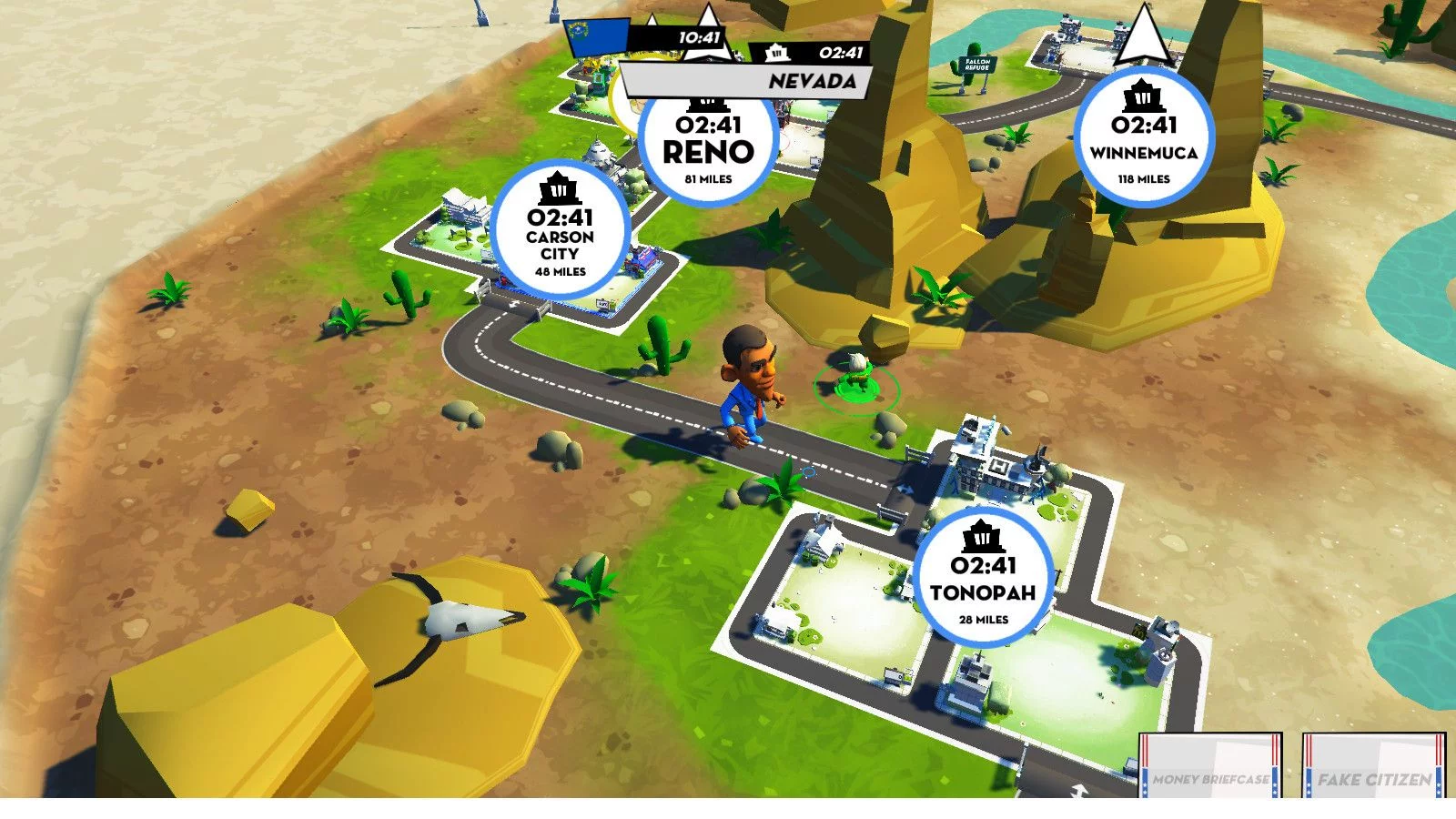This screenshot has height=819, width=1456.
Task: Play the Fake Citizen card
Action: coord(1373,768)
